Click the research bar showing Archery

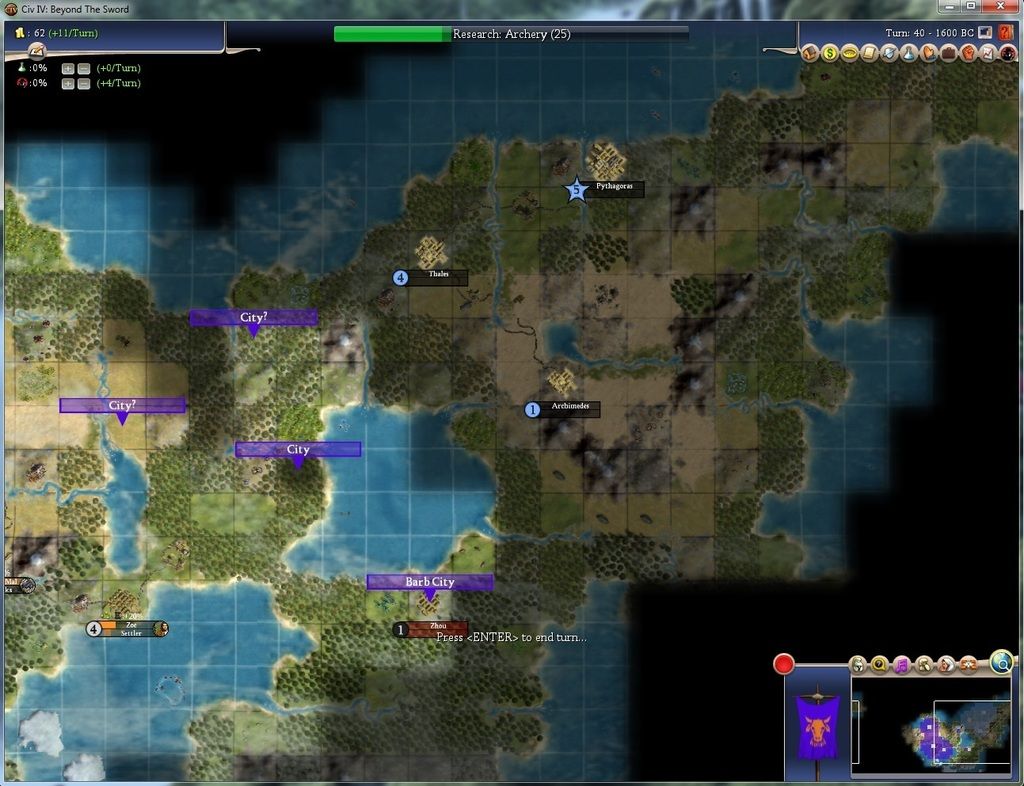click(511, 34)
